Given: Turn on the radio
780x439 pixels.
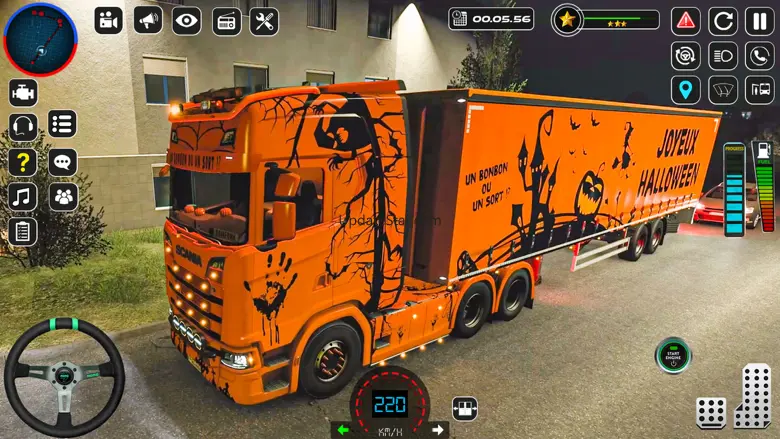Looking at the screenshot, I should 226,20.
